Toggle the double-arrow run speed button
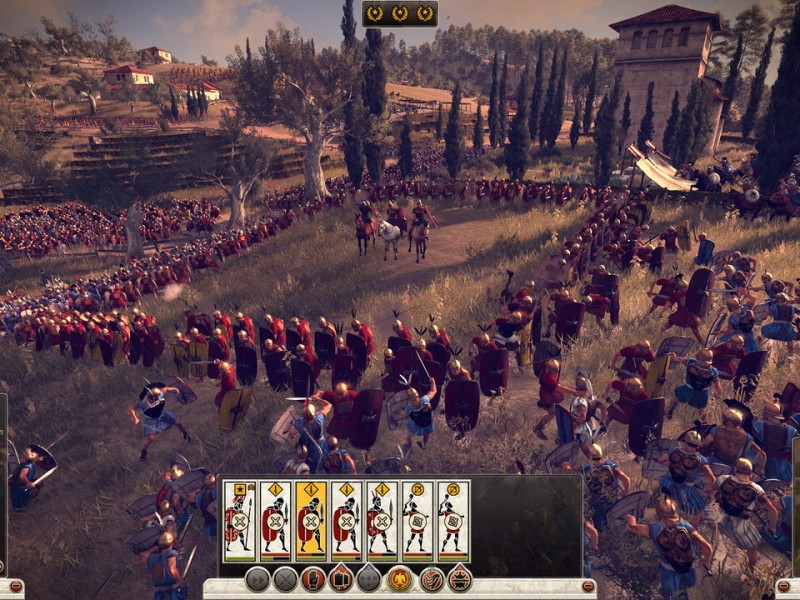 point(257,579)
